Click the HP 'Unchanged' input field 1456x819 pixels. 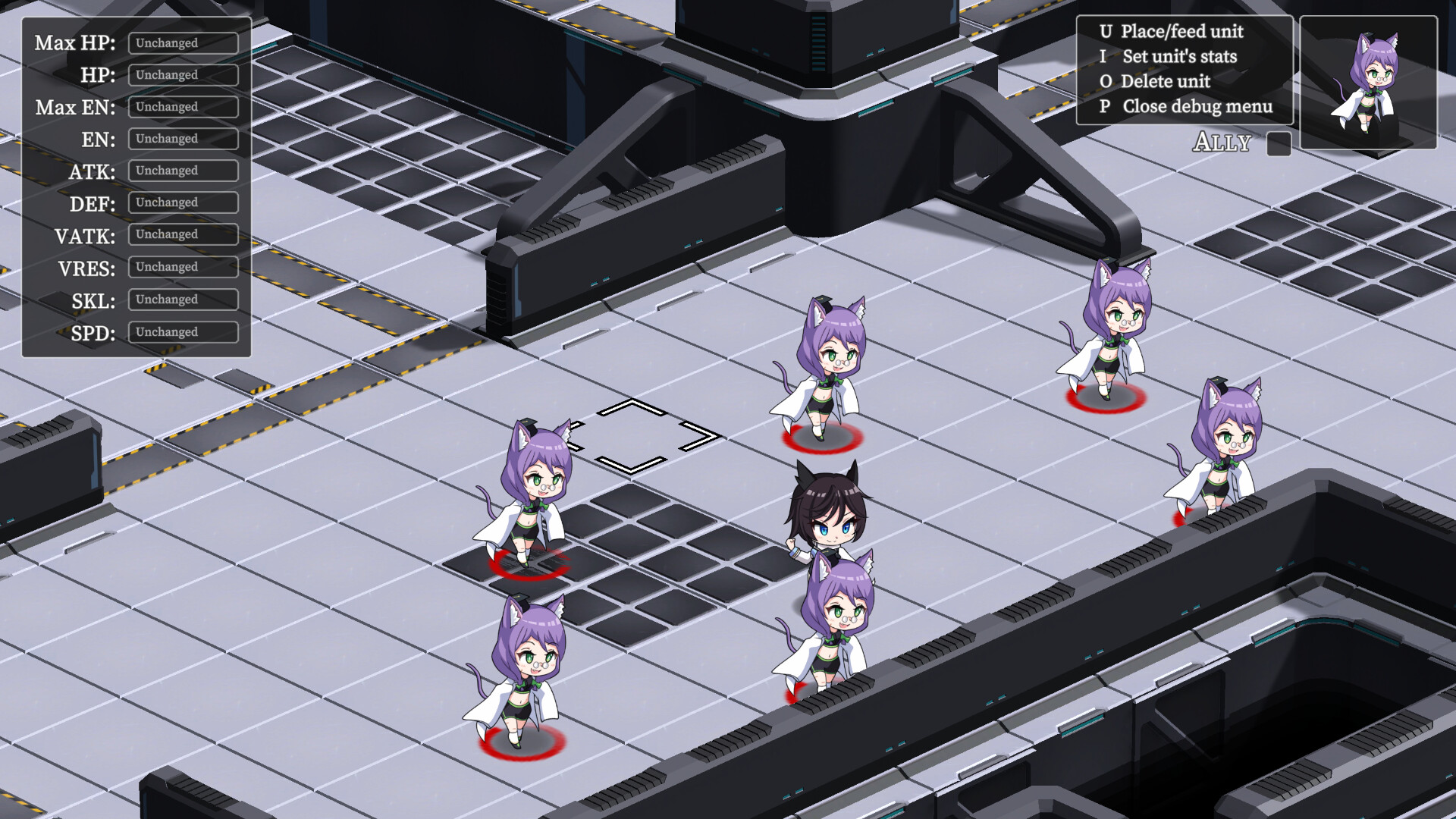183,75
